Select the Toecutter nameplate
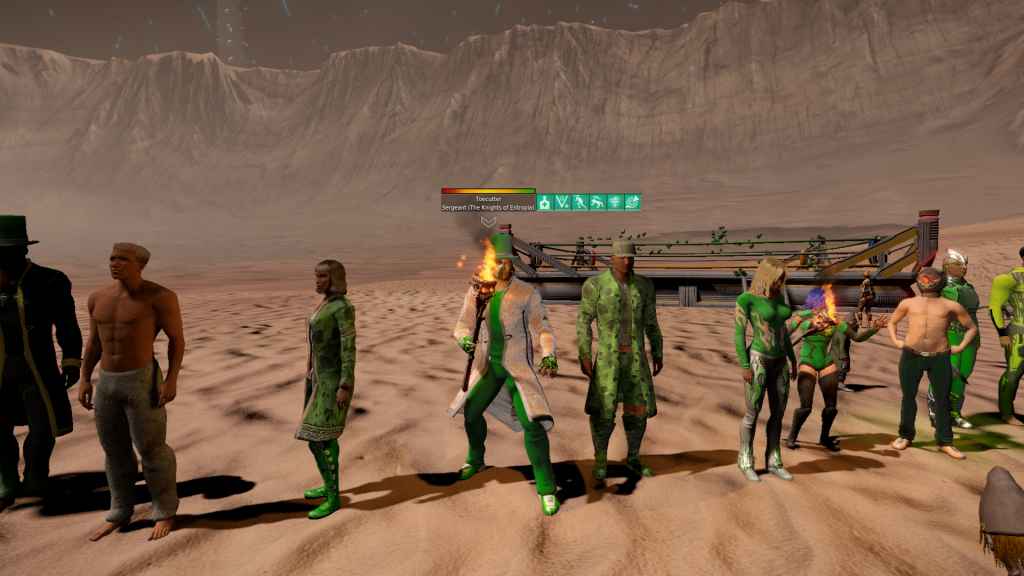 (488, 199)
